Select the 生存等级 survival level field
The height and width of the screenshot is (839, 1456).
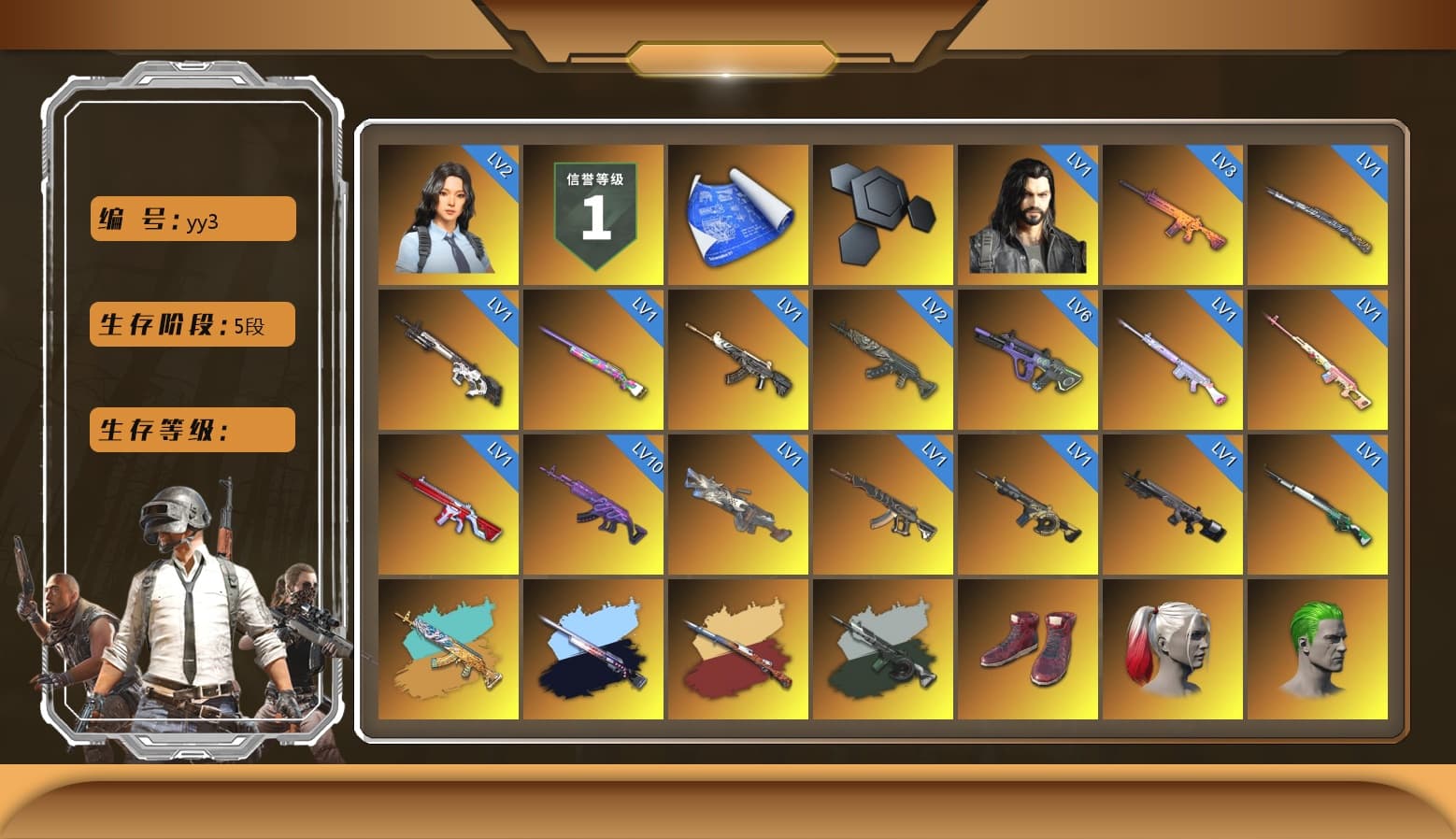click(x=192, y=430)
